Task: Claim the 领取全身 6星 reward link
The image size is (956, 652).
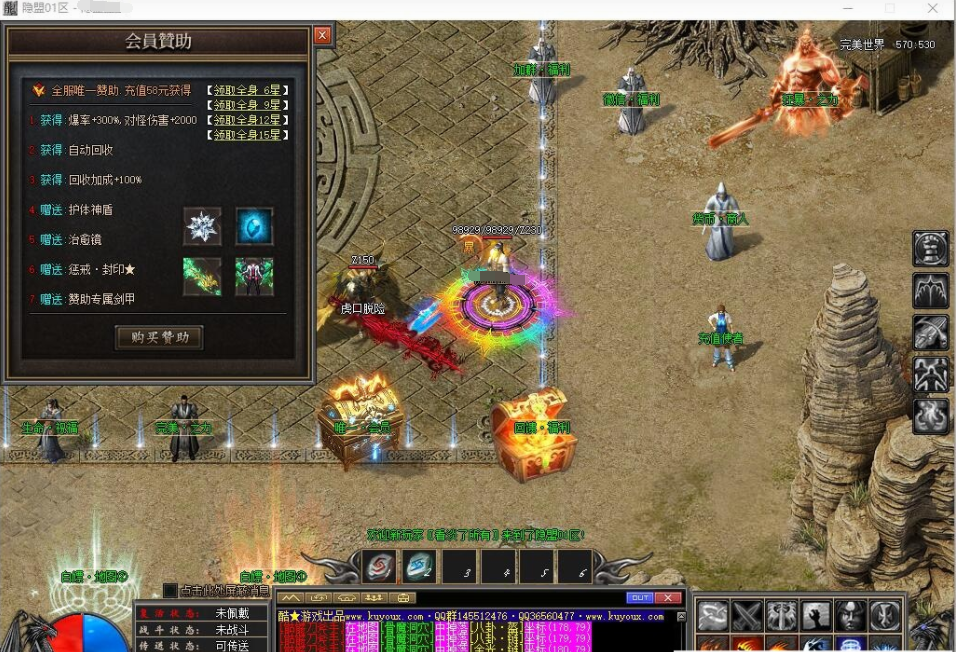Action: (x=249, y=90)
